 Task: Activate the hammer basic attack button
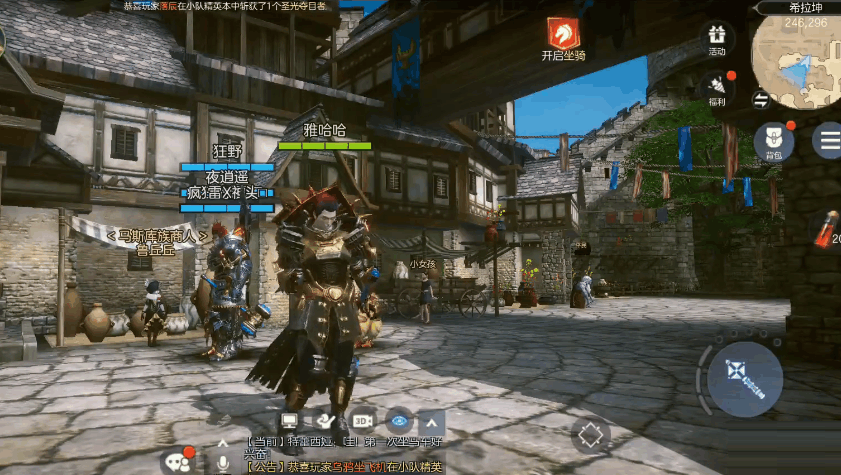point(745,378)
